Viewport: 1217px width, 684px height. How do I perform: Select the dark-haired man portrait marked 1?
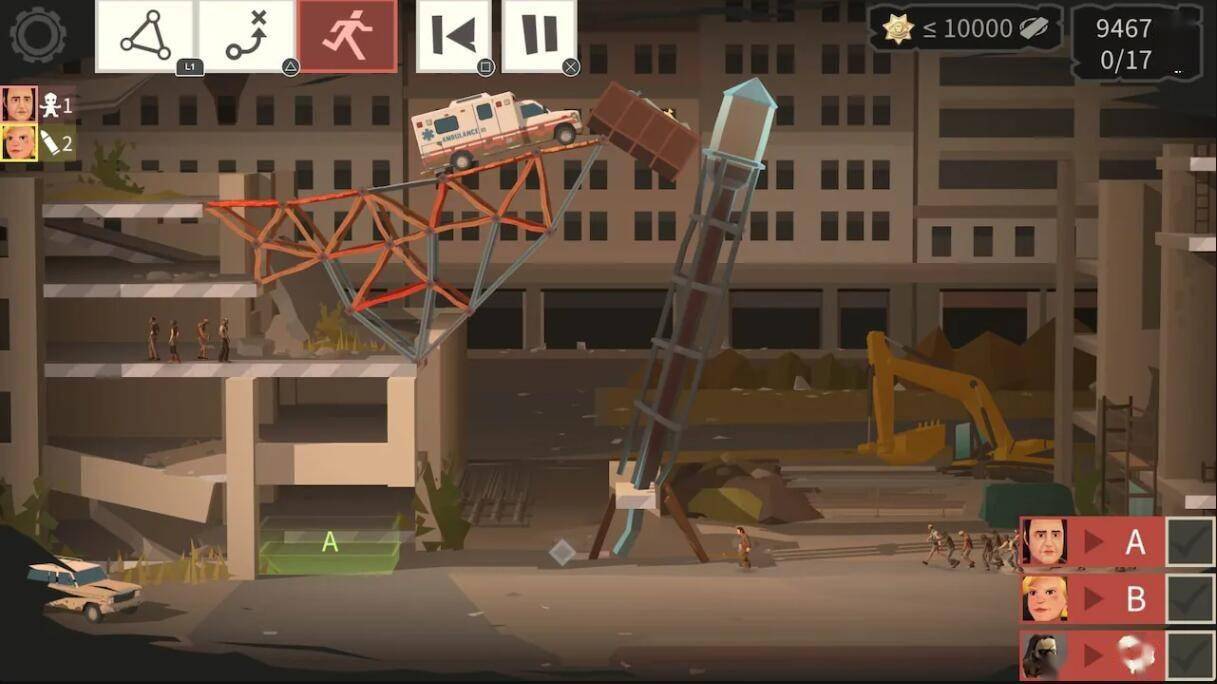tap(19, 105)
